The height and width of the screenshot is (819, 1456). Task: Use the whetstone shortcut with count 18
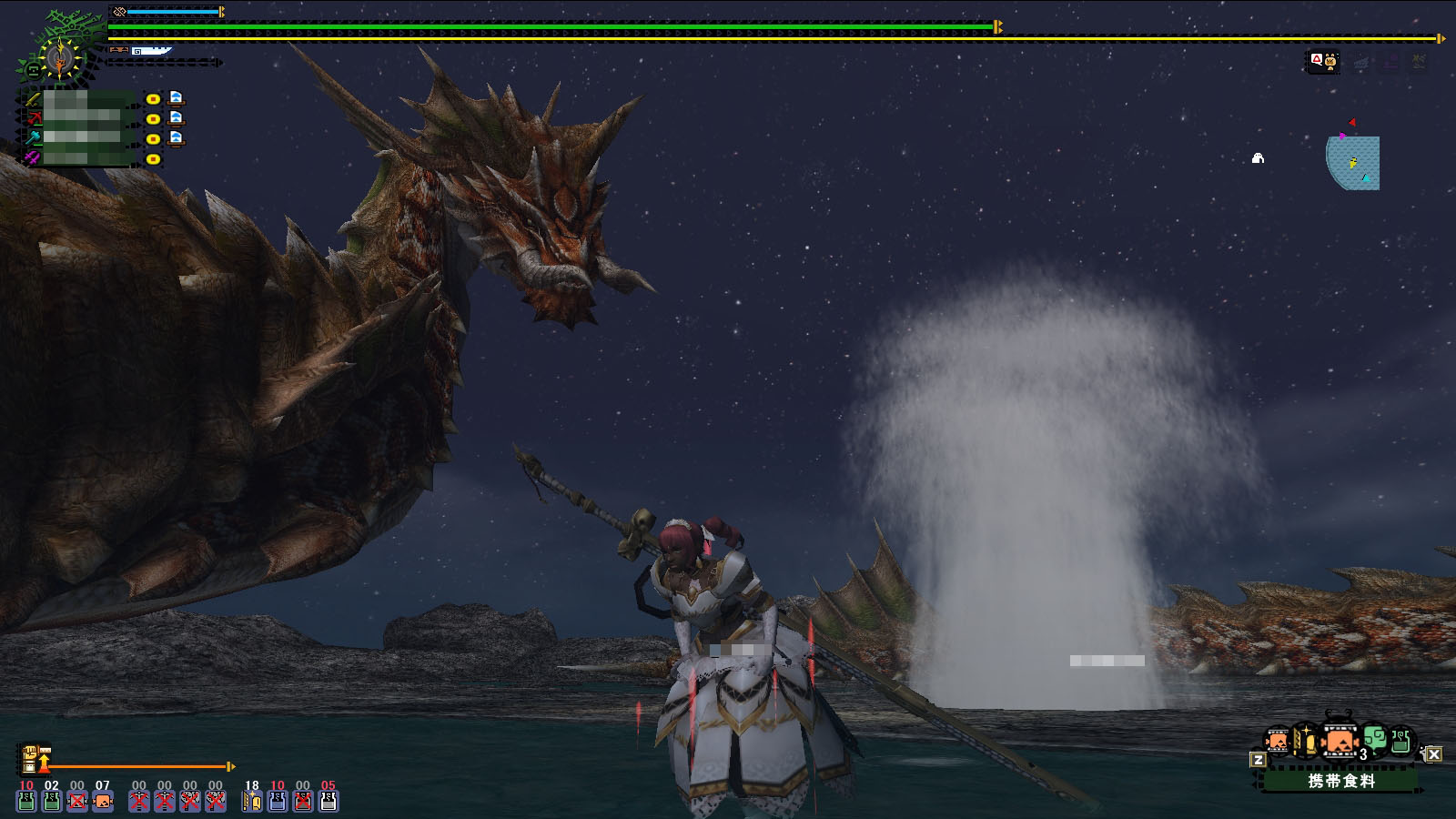(252, 800)
